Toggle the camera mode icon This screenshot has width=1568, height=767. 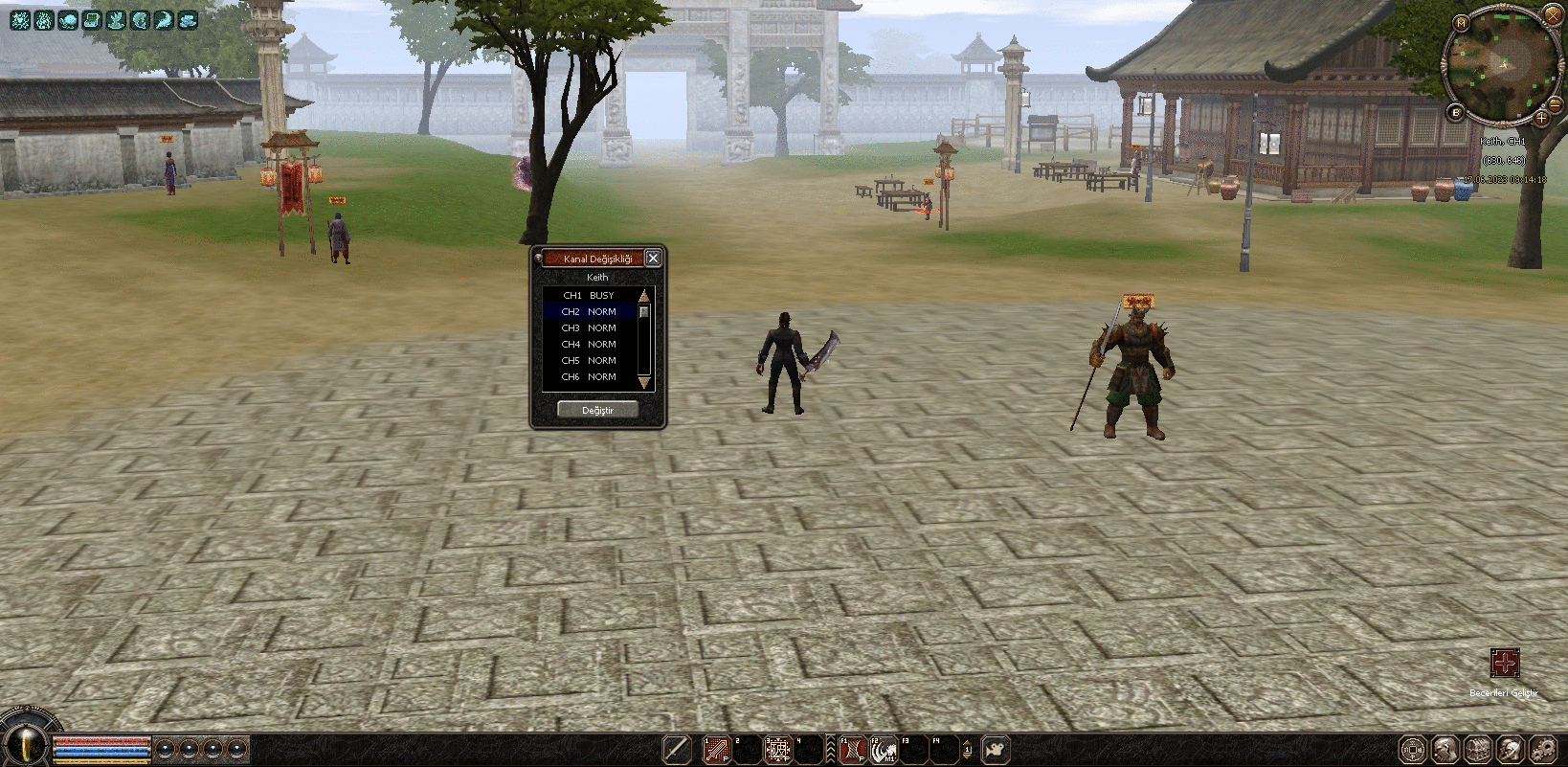pyautogui.click(x=997, y=750)
